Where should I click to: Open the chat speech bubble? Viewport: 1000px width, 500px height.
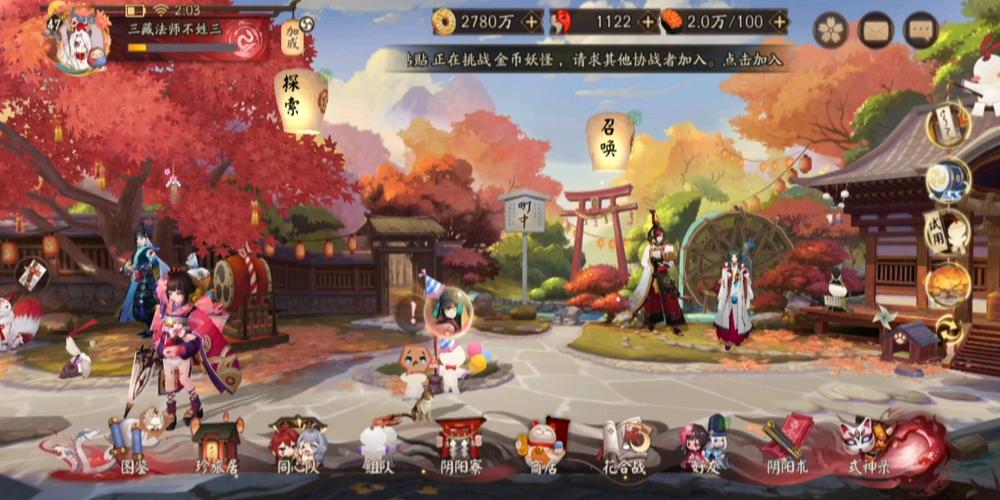click(920, 29)
